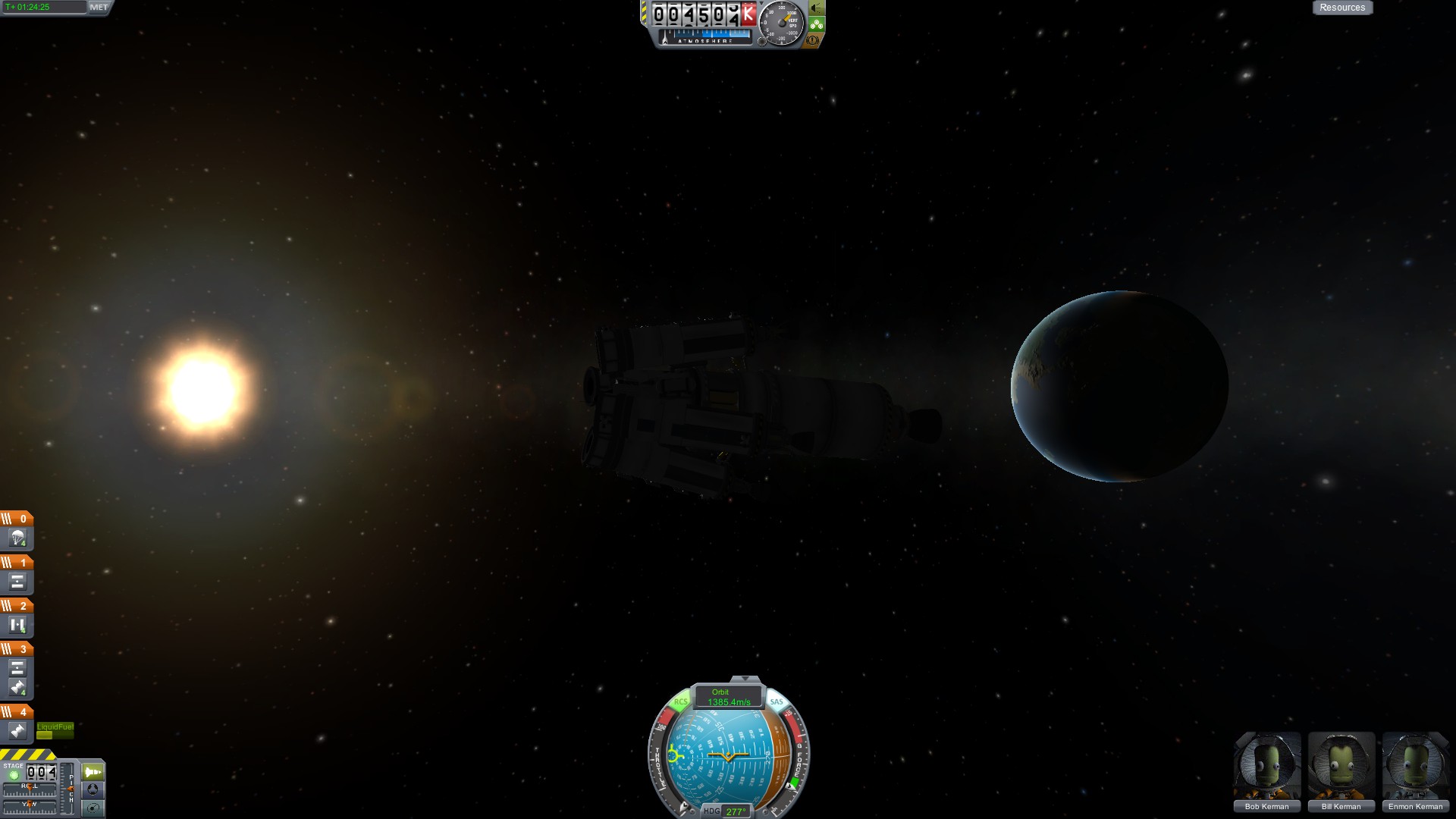Image resolution: width=1456 pixels, height=819 pixels.
Task: Open the Resources panel
Action: 1341,8
